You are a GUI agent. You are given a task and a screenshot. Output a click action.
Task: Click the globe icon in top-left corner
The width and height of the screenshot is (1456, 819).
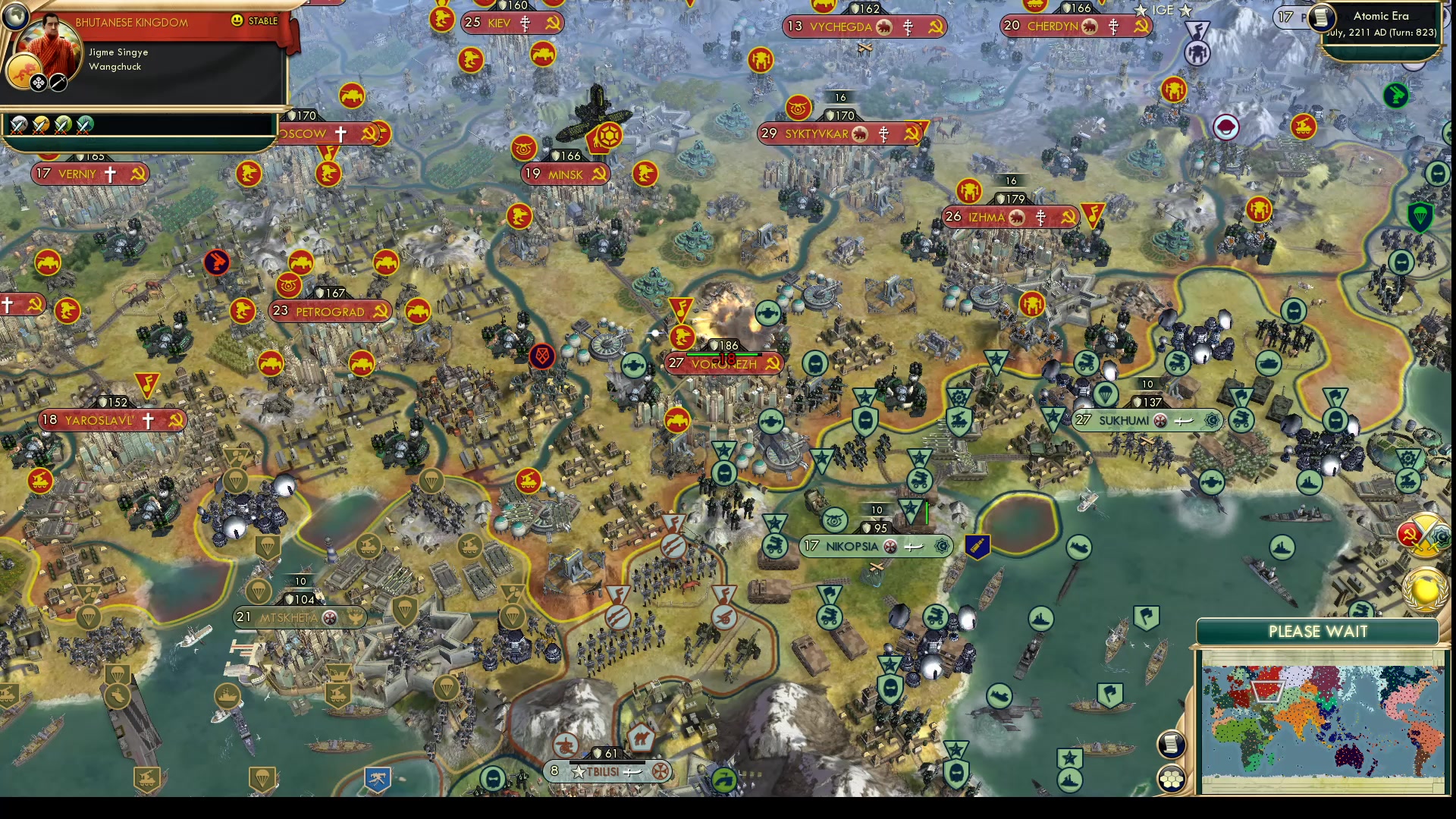click(x=15, y=17)
